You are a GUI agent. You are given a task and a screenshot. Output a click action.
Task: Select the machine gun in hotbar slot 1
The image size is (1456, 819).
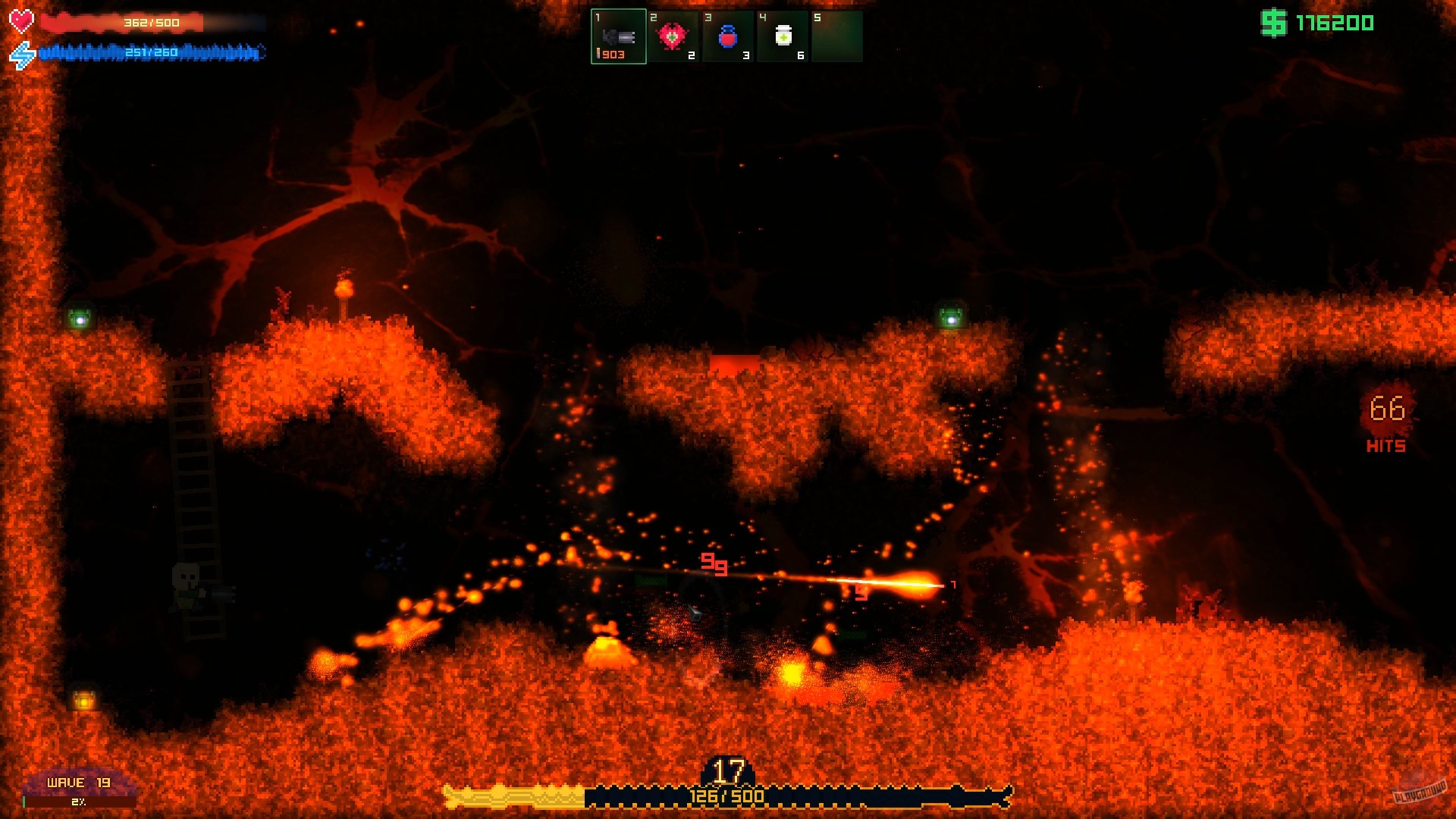point(618,36)
